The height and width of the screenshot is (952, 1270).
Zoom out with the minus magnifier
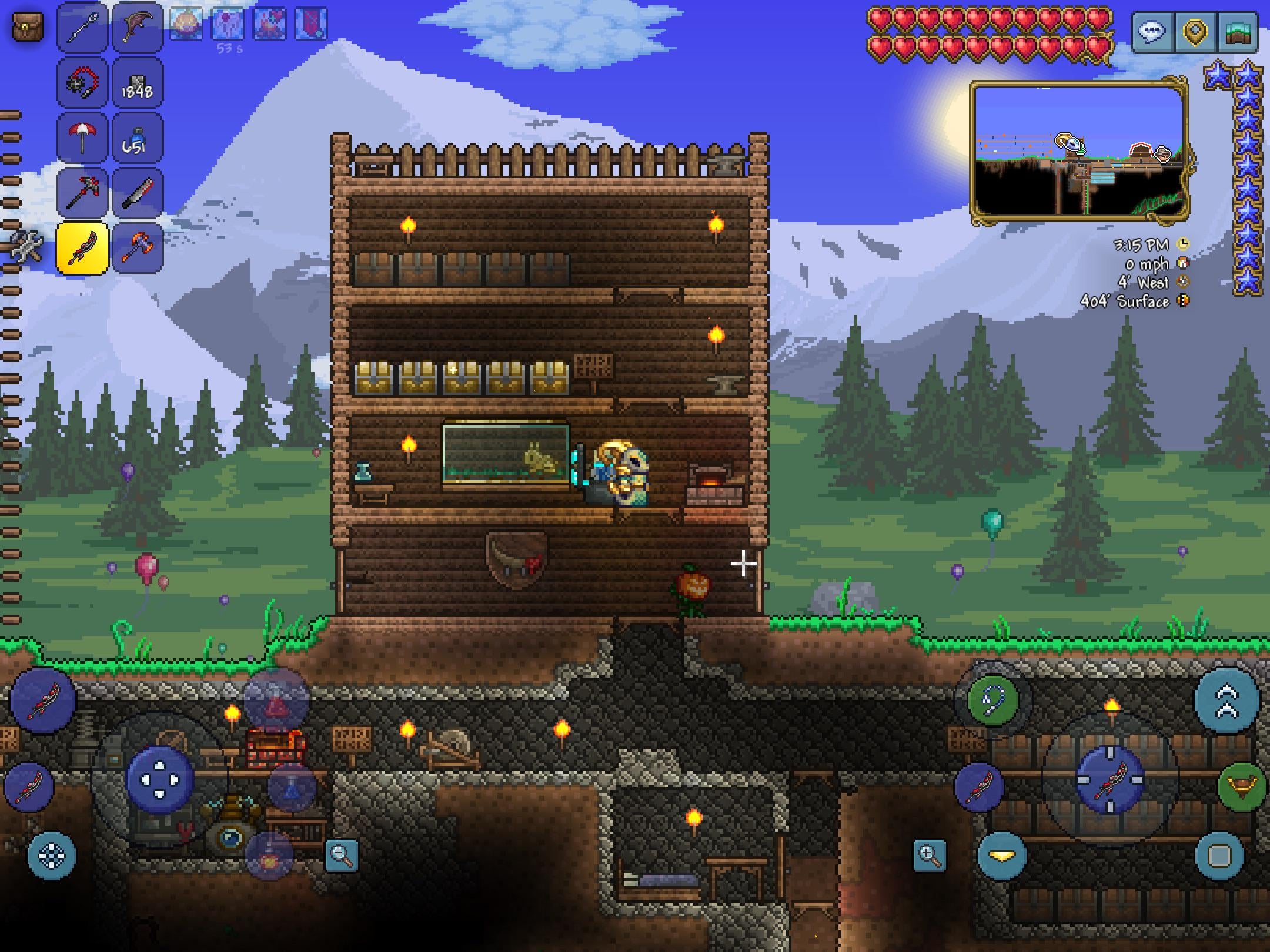342,855
